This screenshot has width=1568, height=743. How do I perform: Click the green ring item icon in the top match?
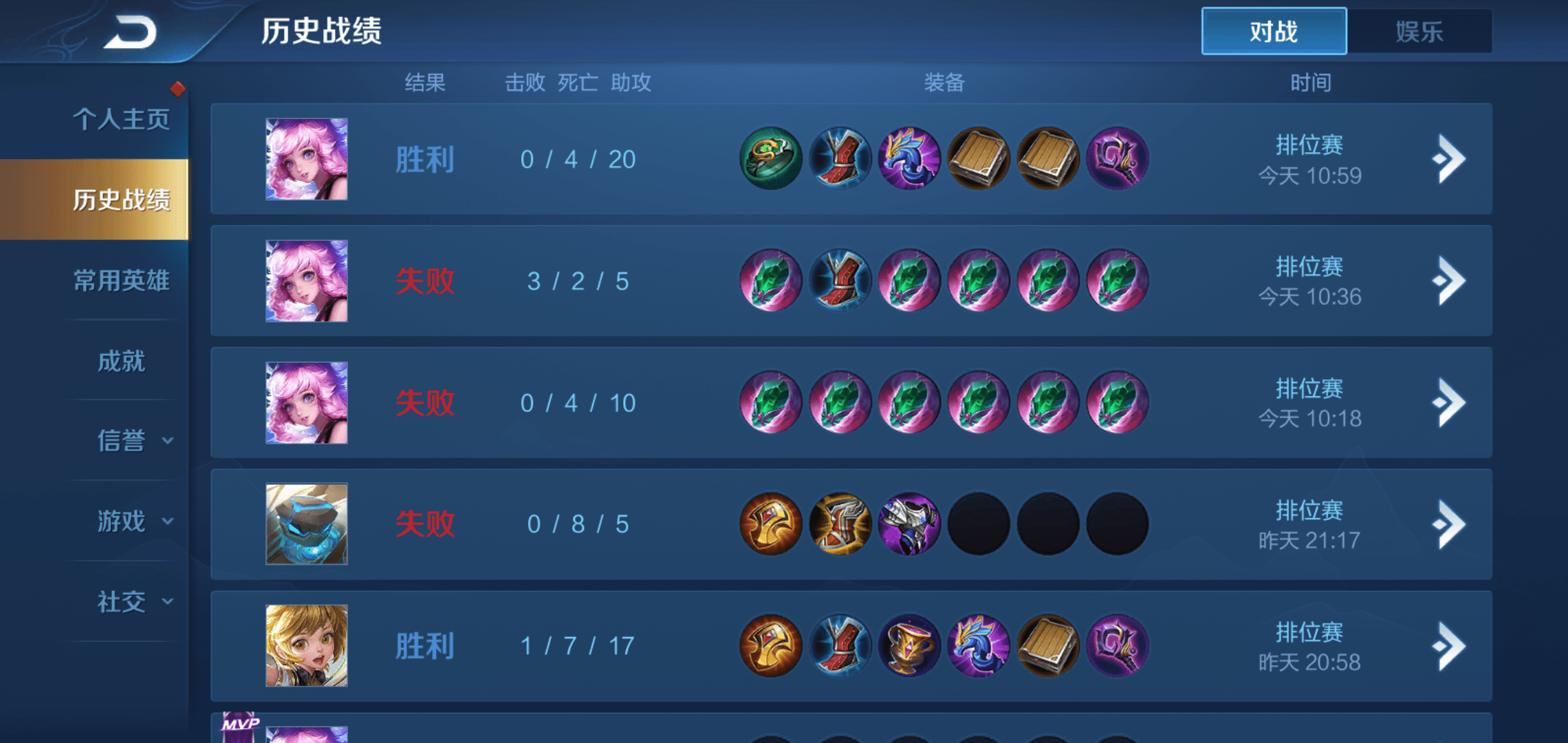(770, 158)
